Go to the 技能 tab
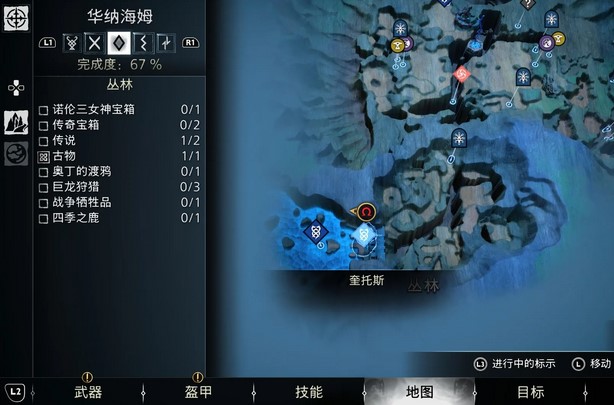The height and width of the screenshot is (405, 614). point(309,392)
